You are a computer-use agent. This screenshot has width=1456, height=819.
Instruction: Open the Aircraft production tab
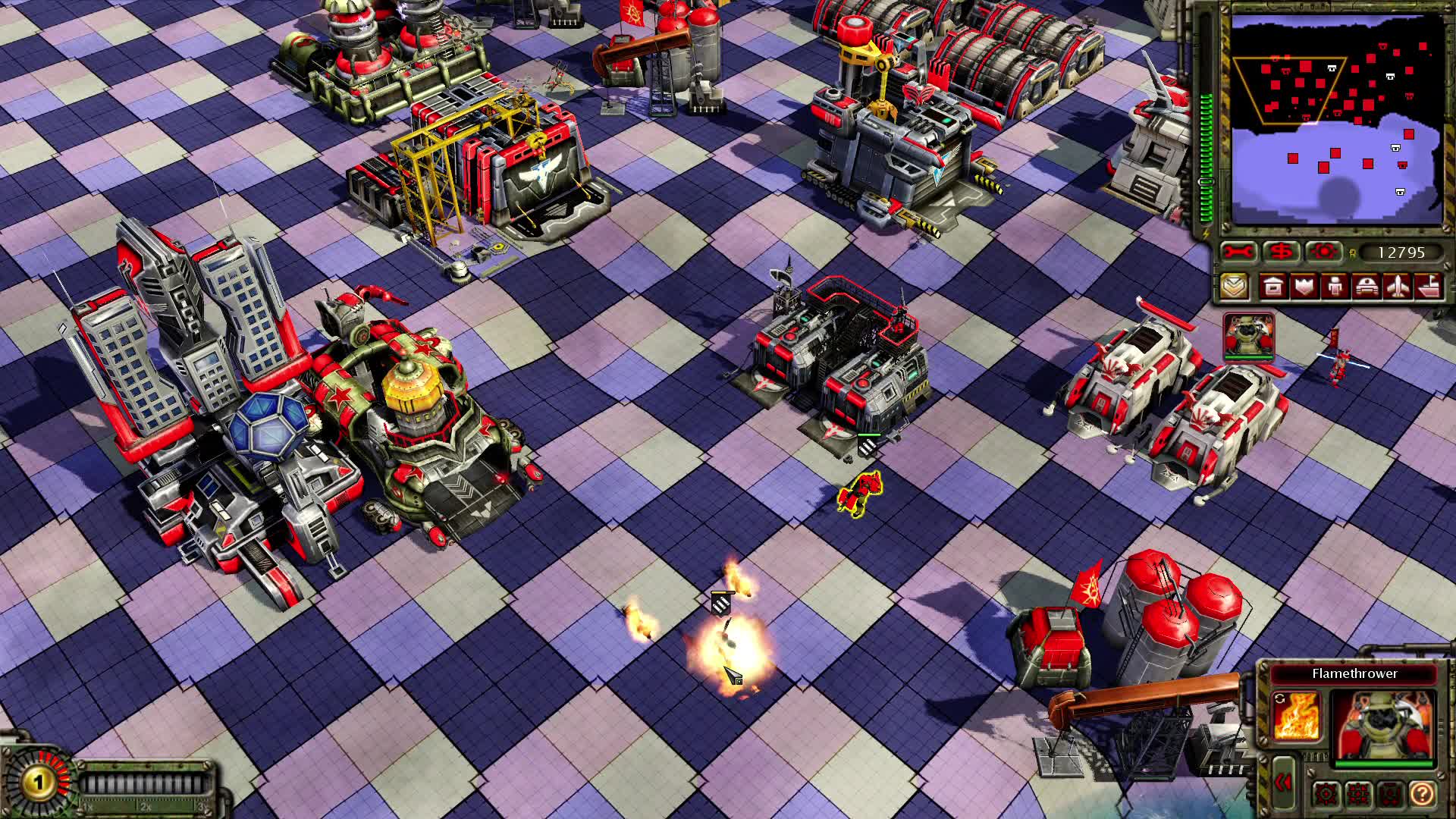tap(1397, 287)
